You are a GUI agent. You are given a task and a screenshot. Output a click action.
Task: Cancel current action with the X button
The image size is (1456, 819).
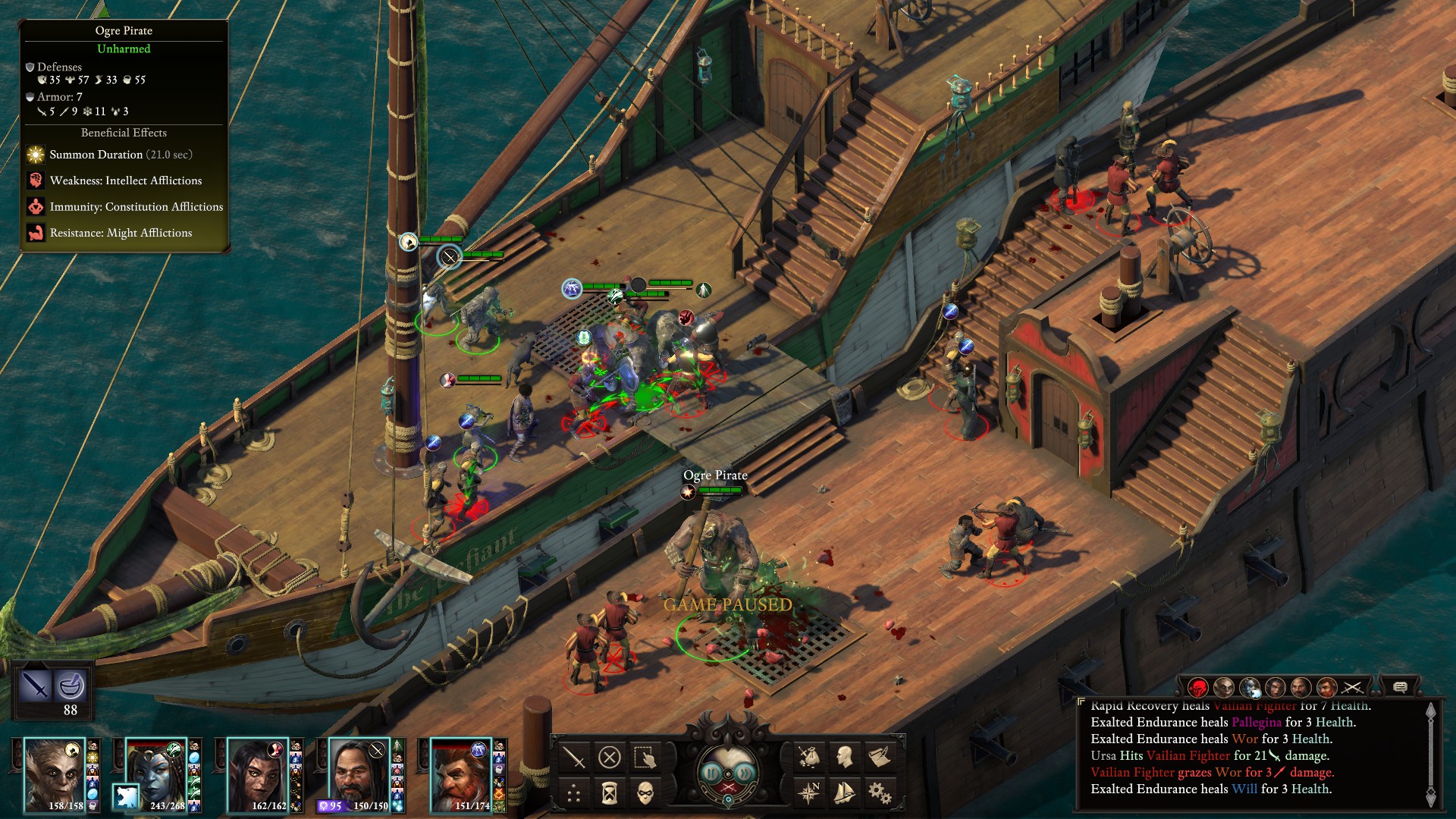click(610, 757)
